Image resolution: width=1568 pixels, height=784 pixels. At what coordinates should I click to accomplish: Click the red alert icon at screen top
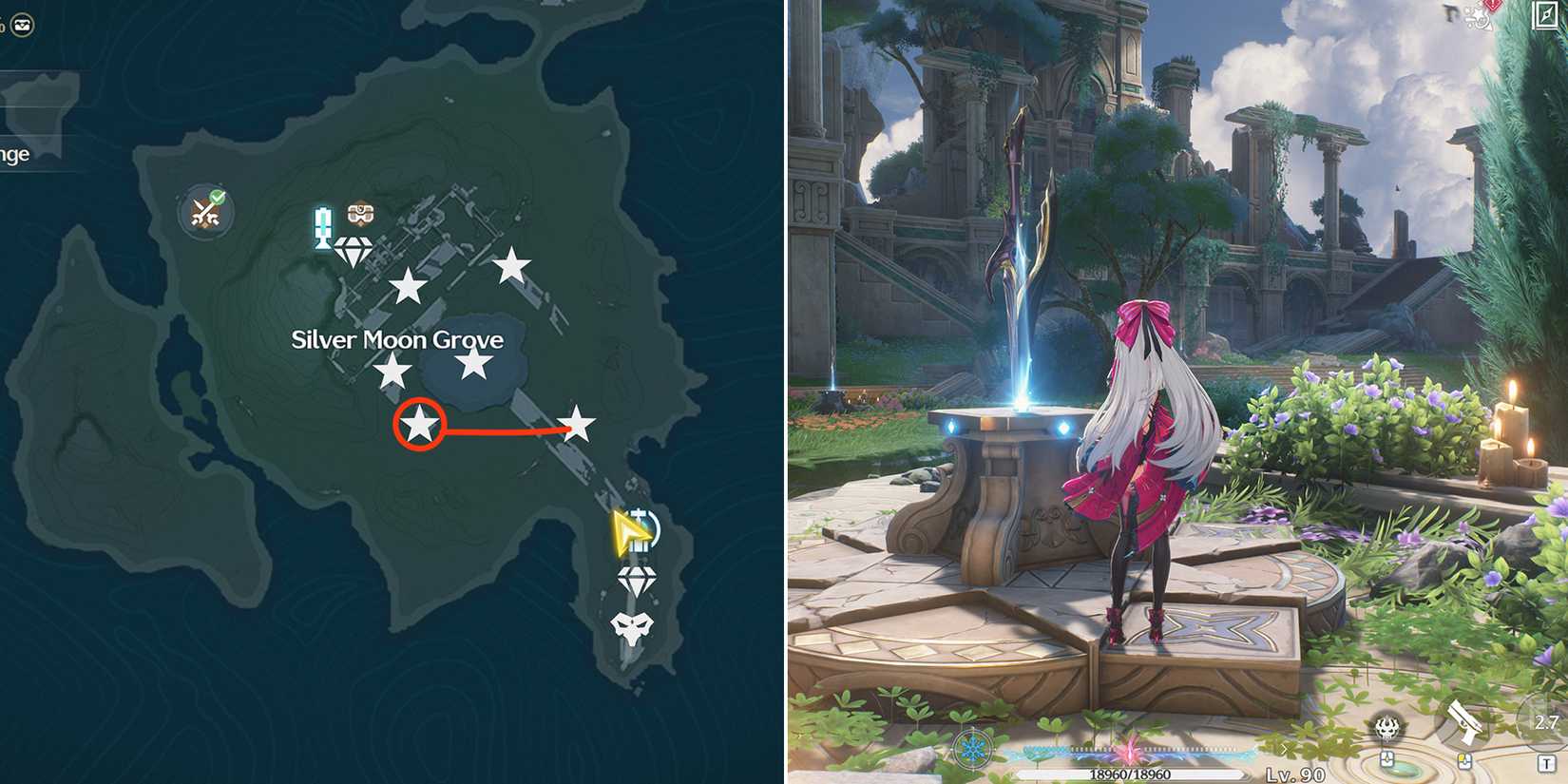1492,8
